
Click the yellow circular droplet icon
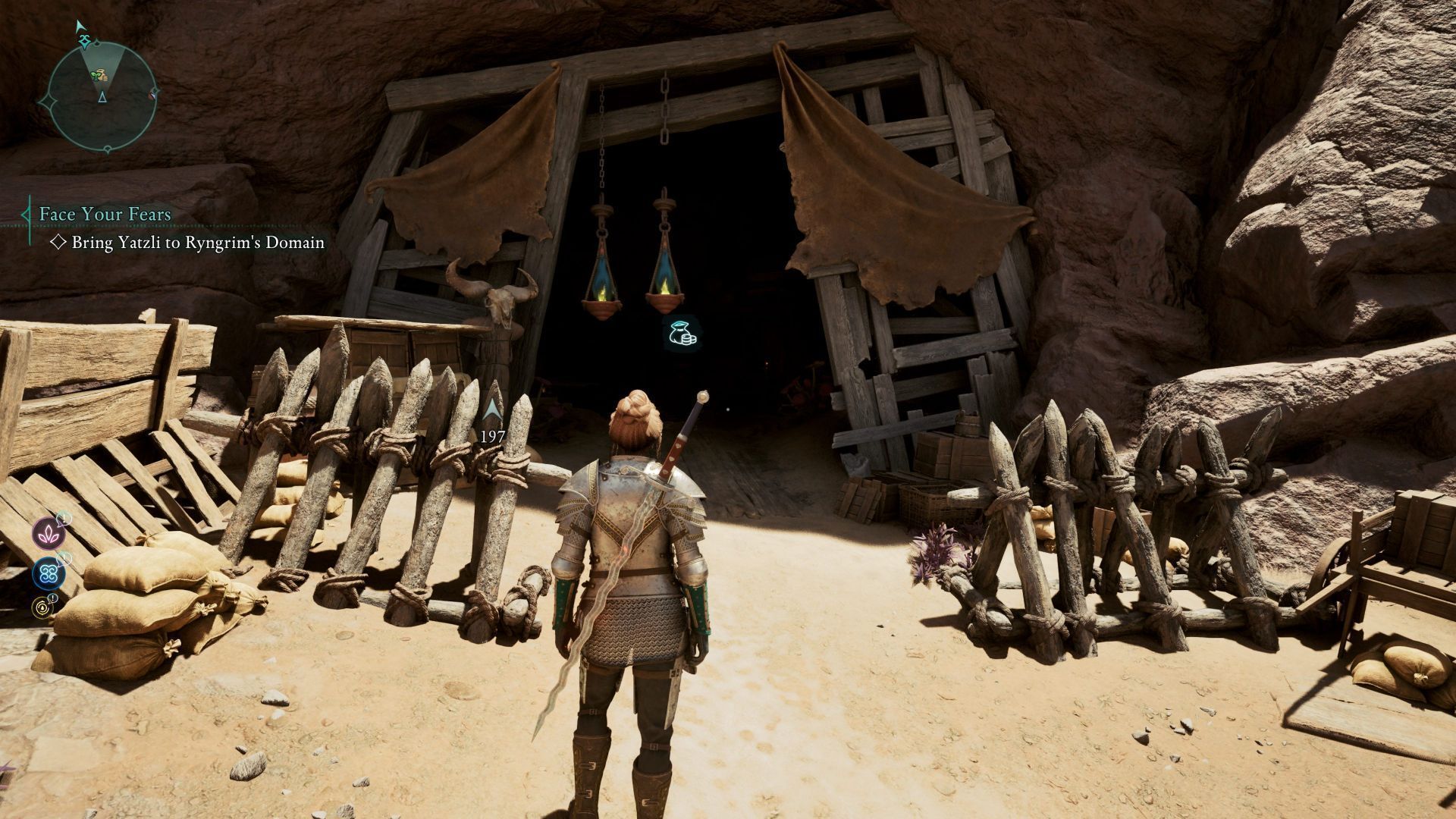pos(42,607)
